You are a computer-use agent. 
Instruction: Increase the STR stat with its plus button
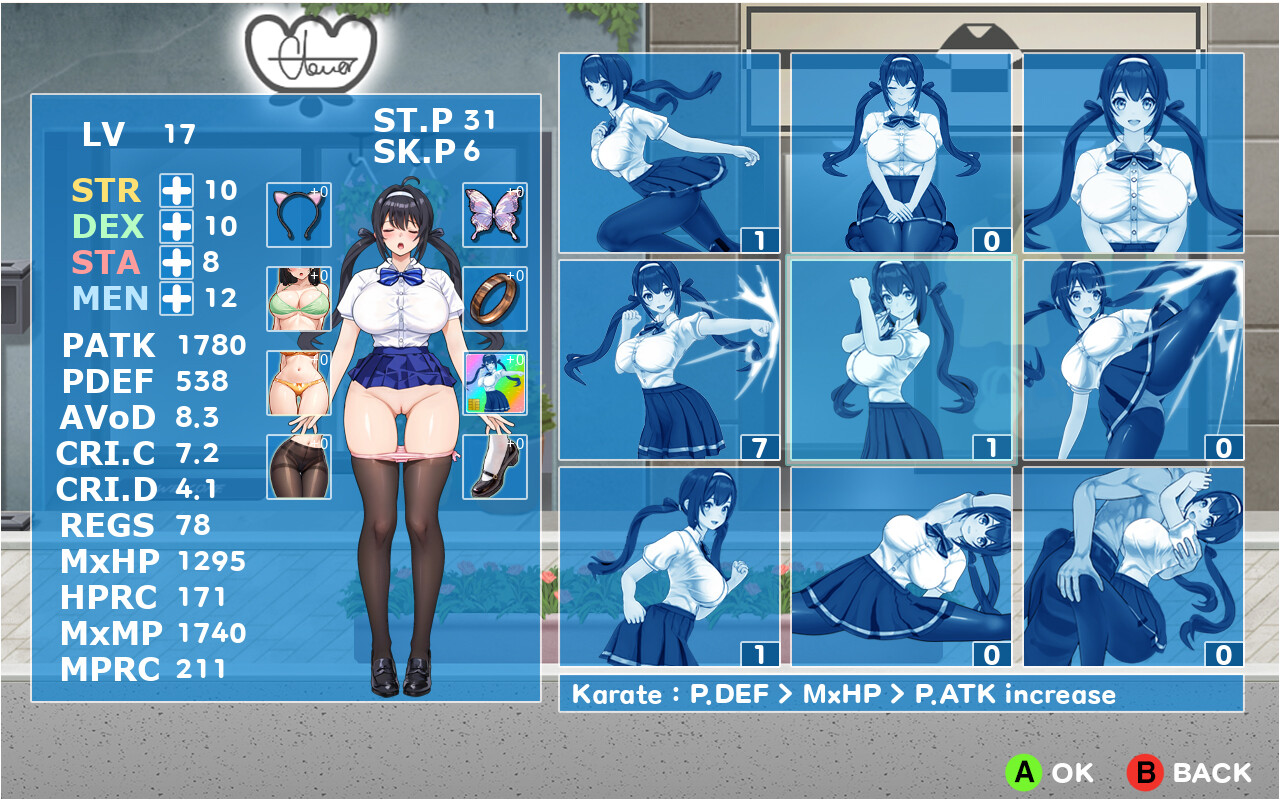pyautogui.click(x=176, y=189)
